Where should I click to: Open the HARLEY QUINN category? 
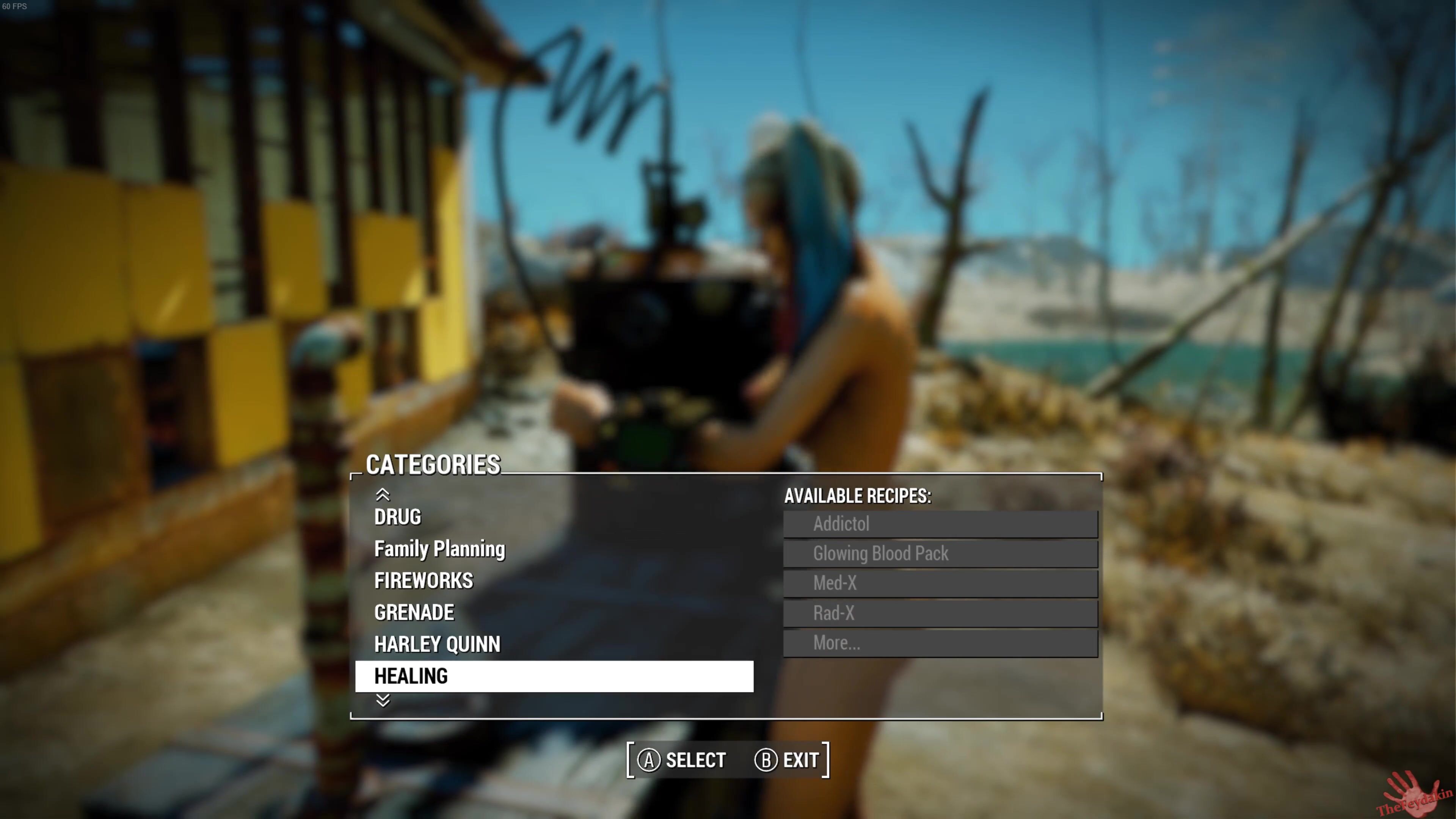(x=437, y=644)
